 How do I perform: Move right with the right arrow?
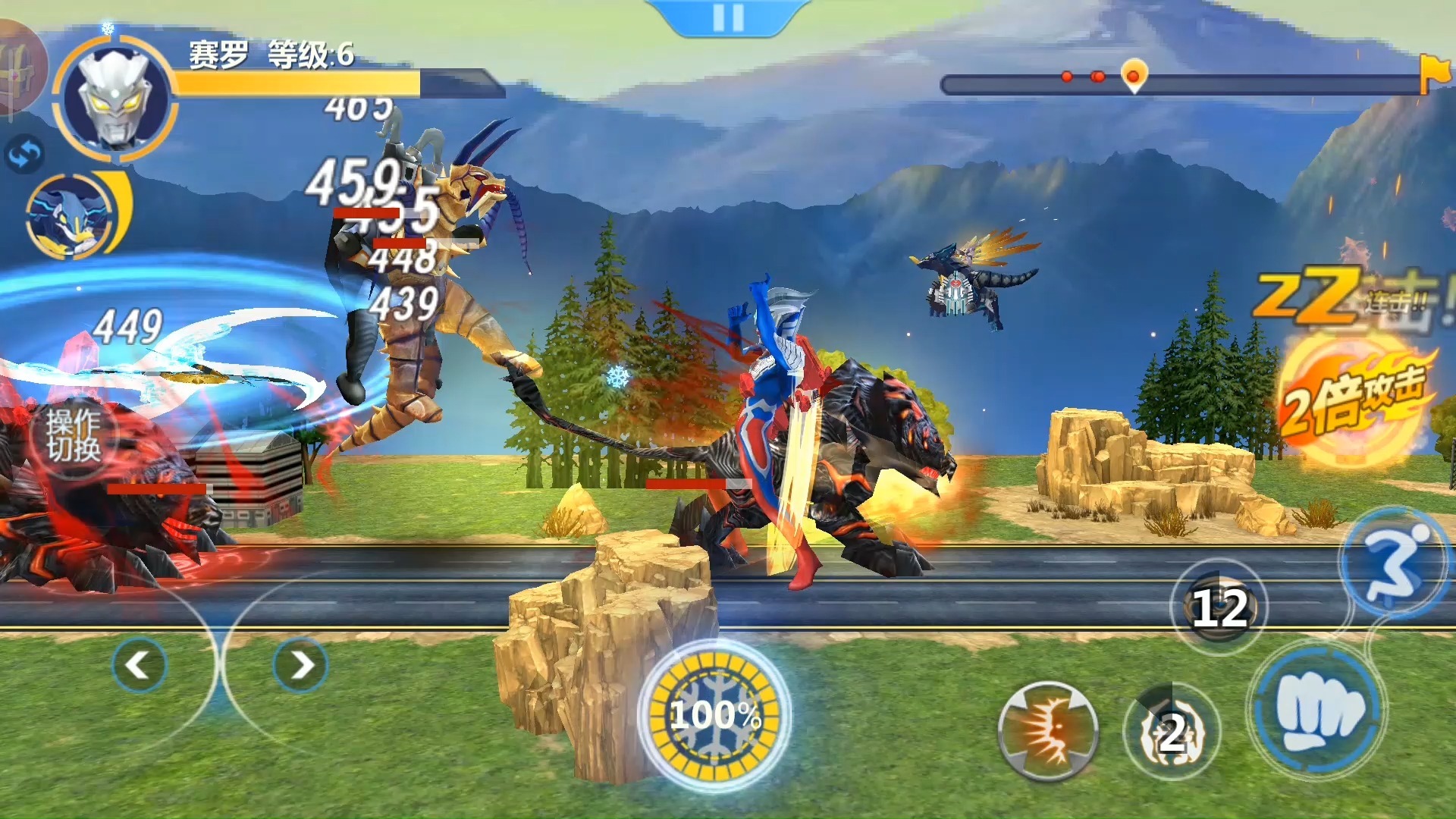301,665
